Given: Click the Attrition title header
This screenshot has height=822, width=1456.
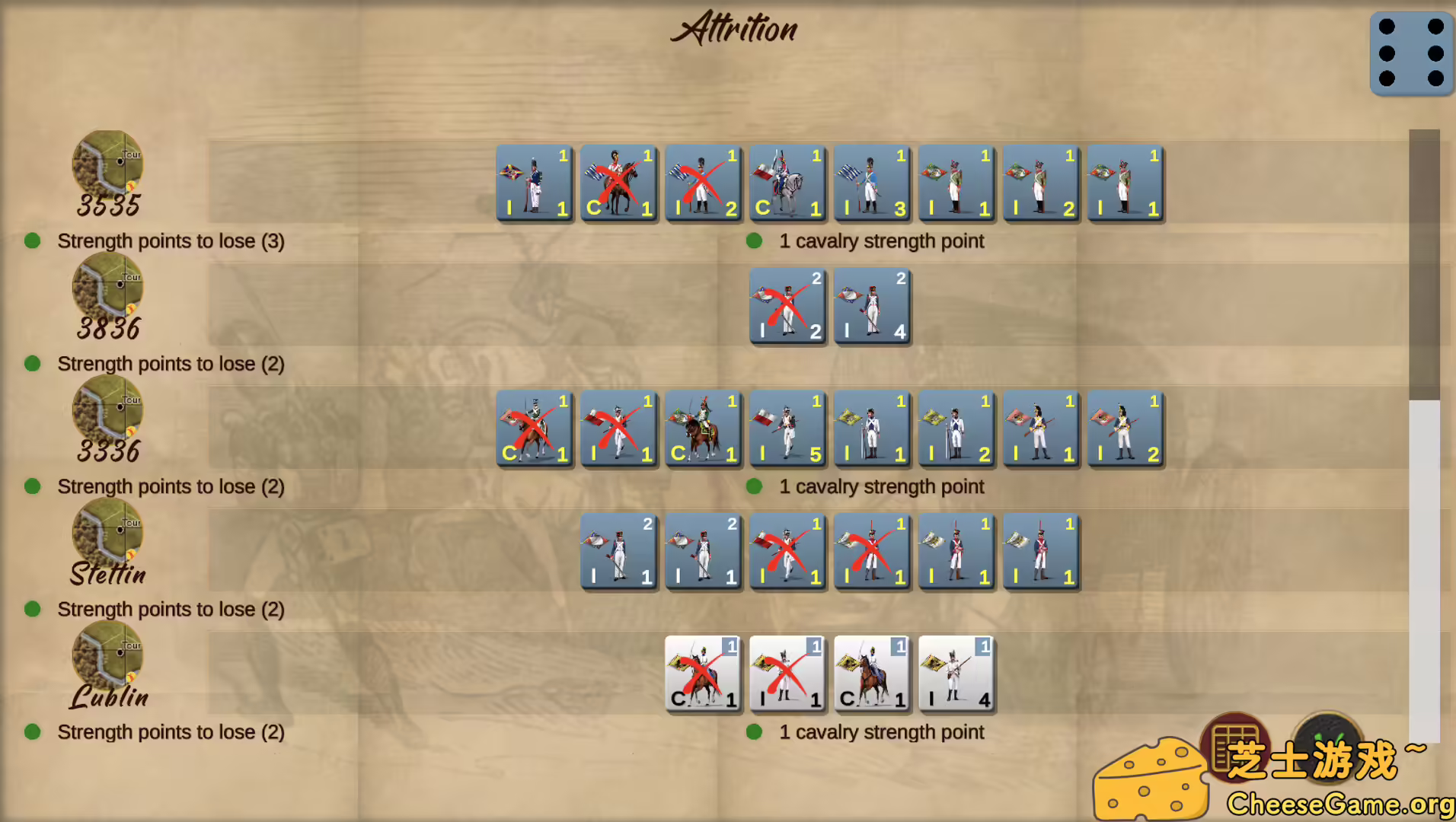Looking at the screenshot, I should coord(733,29).
